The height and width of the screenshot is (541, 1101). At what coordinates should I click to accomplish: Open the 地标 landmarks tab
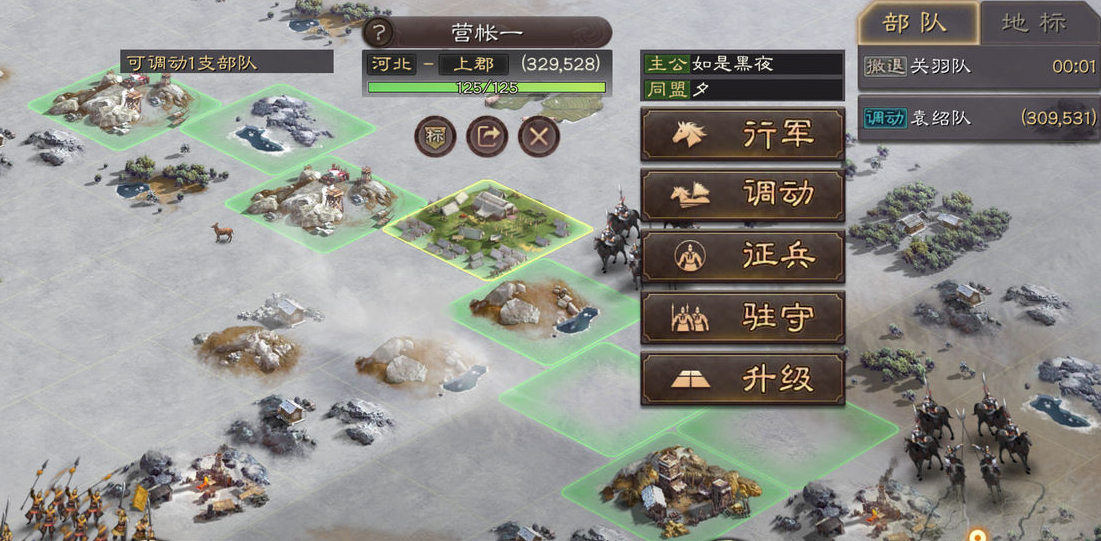tap(1040, 23)
